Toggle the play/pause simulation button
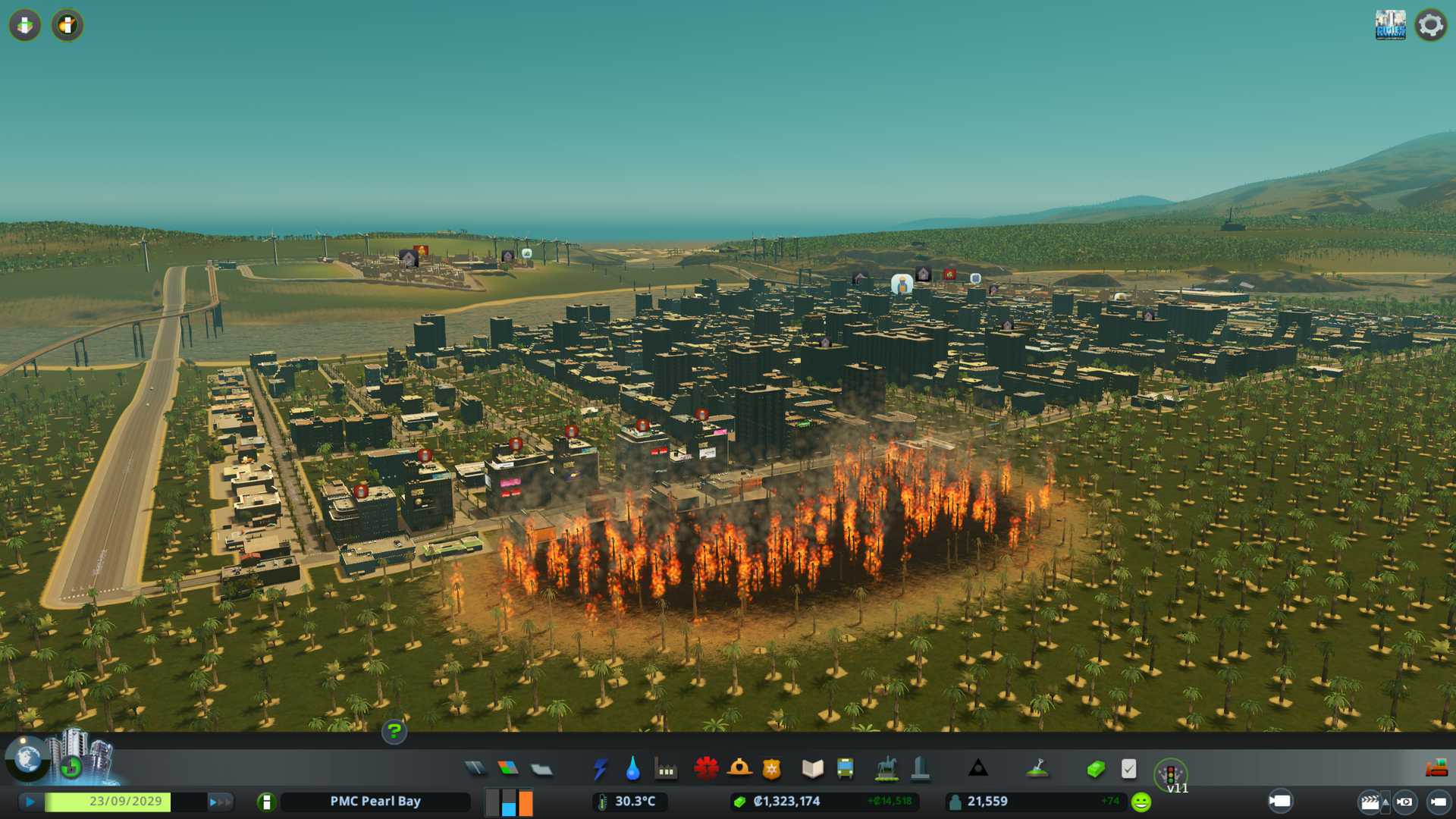The width and height of the screenshot is (1456, 819). tap(30, 802)
